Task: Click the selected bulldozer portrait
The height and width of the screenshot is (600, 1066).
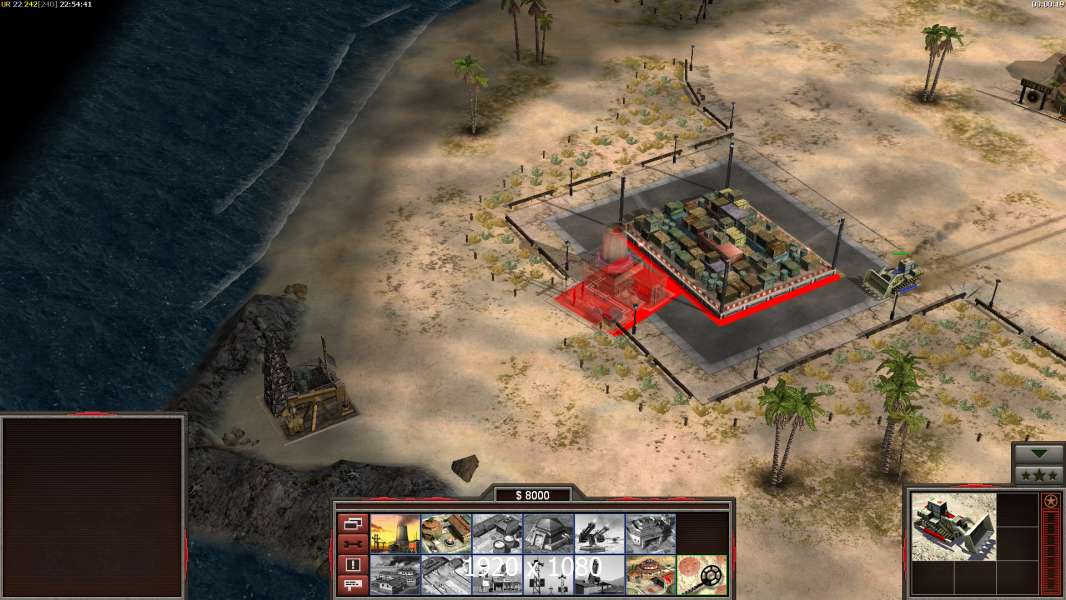Action: [953, 526]
